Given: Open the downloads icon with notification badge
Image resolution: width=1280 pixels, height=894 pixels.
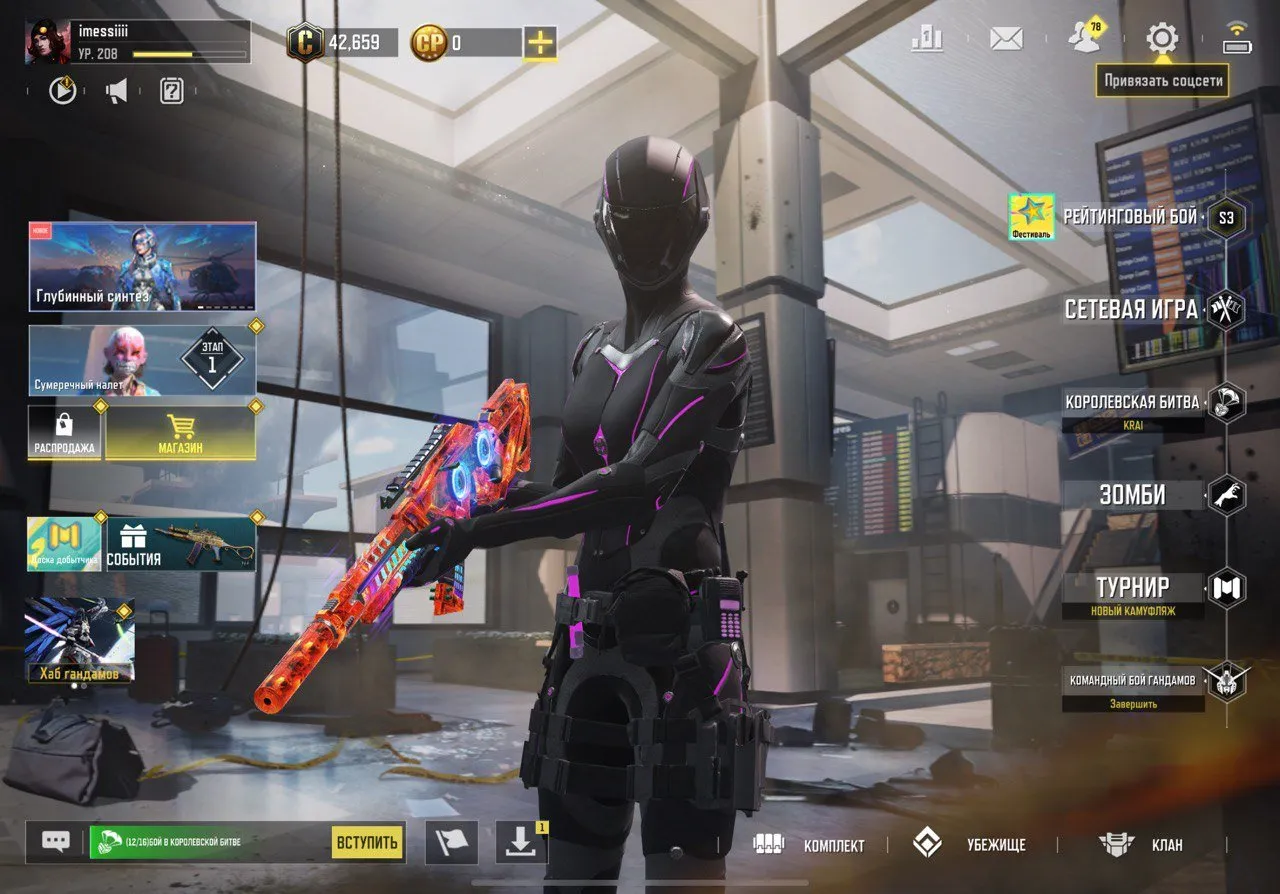Looking at the screenshot, I should point(520,840).
